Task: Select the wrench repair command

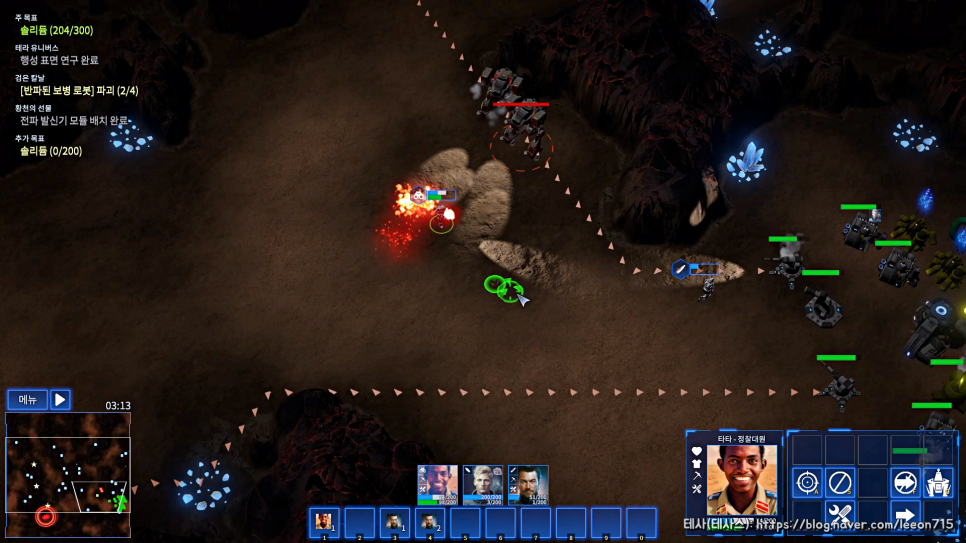Action: pyautogui.click(x=840, y=516)
